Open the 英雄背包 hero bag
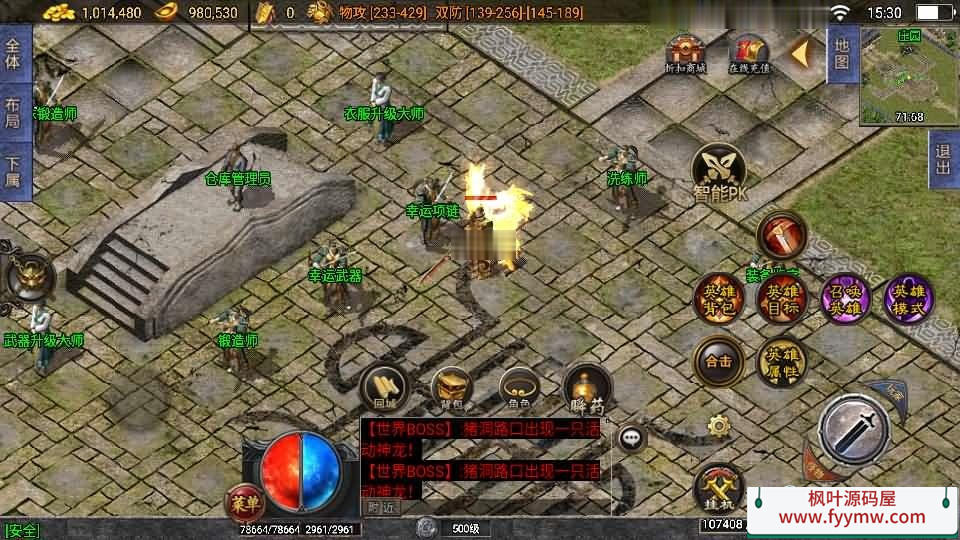Viewport: 960px width, 540px height. pyautogui.click(x=719, y=298)
